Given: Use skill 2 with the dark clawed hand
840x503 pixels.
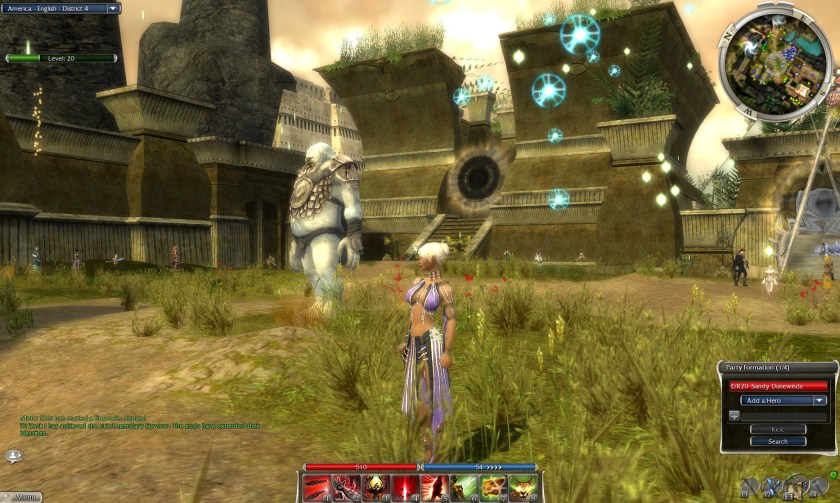Looking at the screenshot, I should coord(348,488).
